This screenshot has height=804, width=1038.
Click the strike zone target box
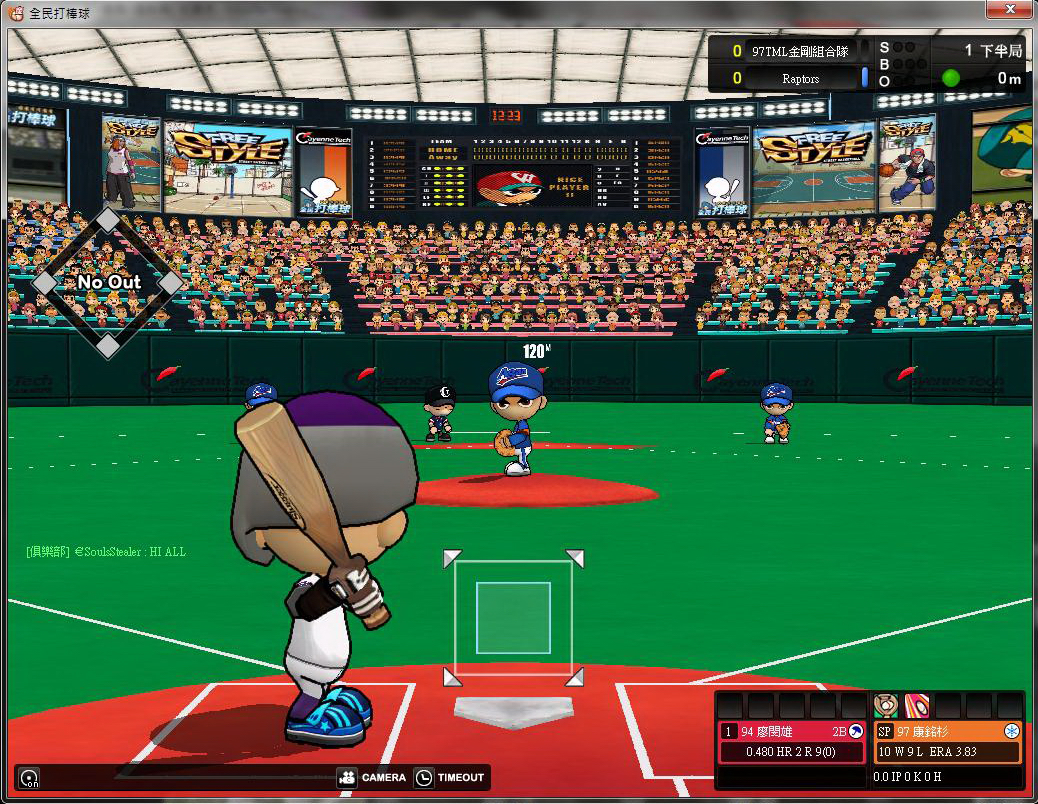[513, 618]
